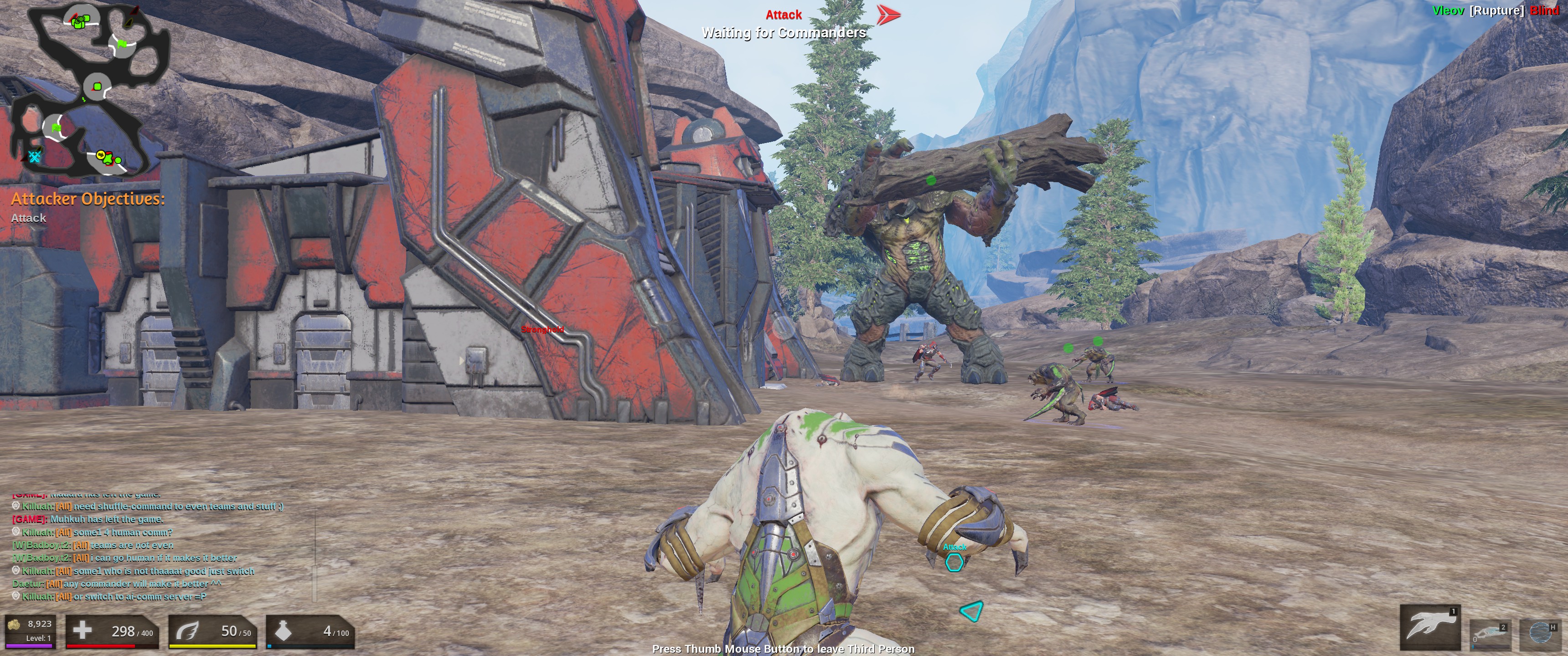The height and width of the screenshot is (656, 1568).
Task: Activate the glowing projectile ability in slot 2
Action: (x=1490, y=635)
